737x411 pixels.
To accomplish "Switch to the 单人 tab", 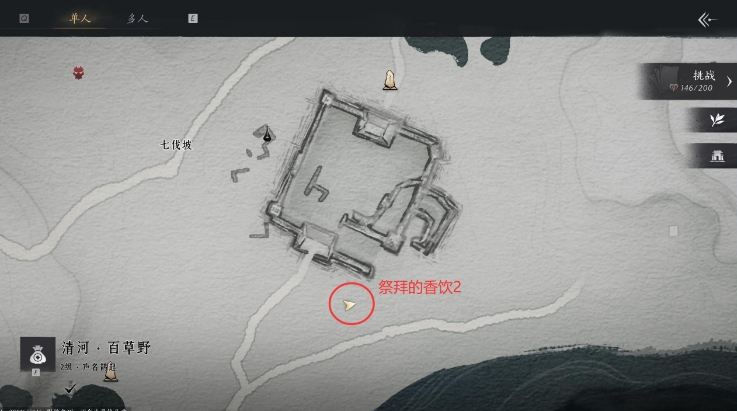I will coord(72,18).
